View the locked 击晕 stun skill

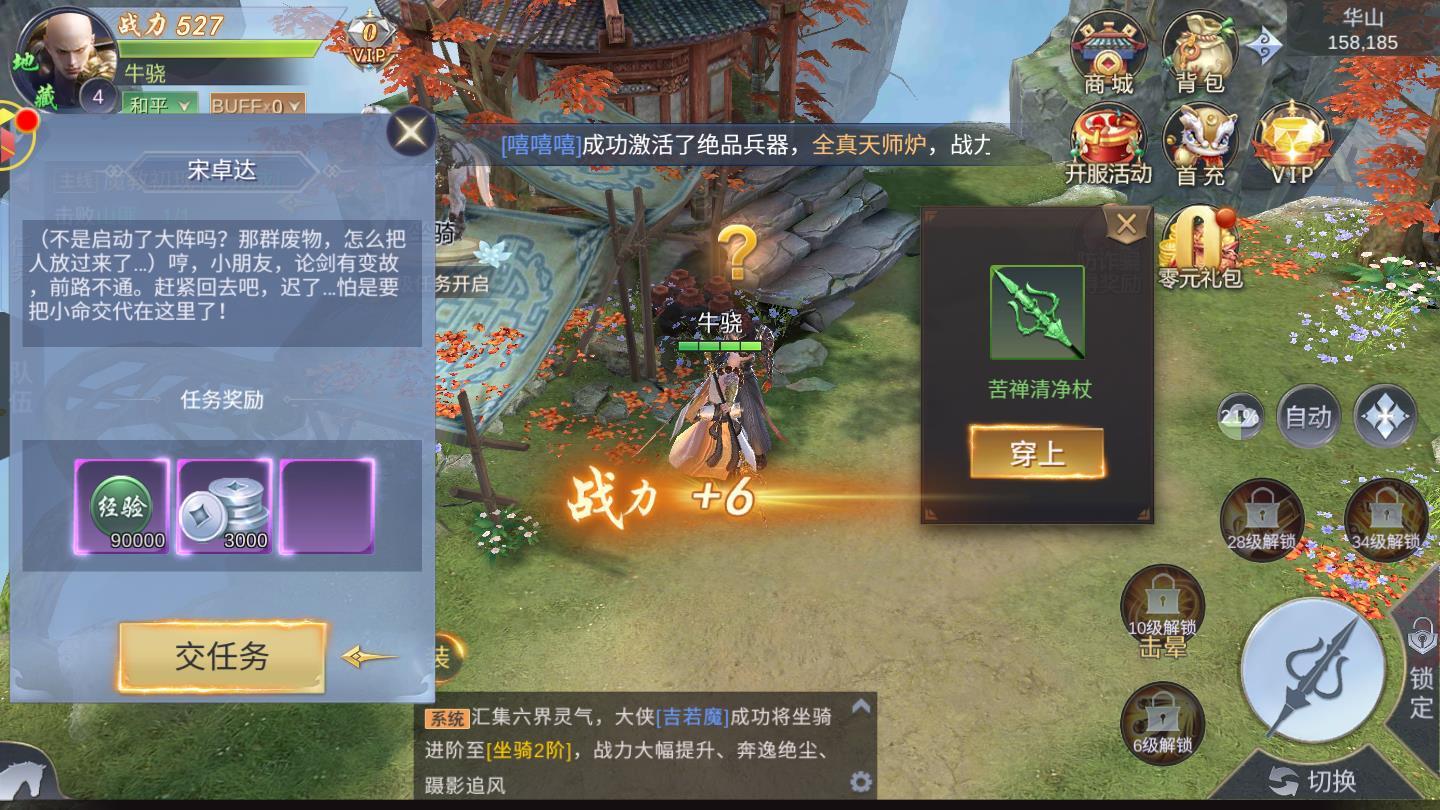click(1163, 600)
